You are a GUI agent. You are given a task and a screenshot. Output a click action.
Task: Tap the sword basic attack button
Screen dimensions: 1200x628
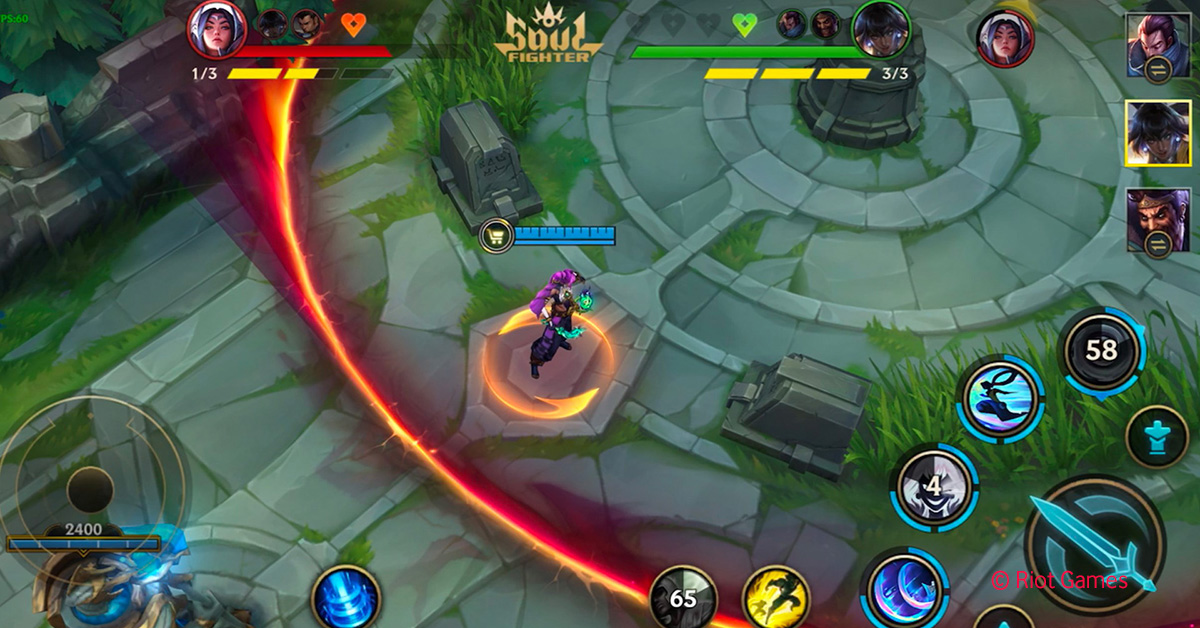point(1094,545)
